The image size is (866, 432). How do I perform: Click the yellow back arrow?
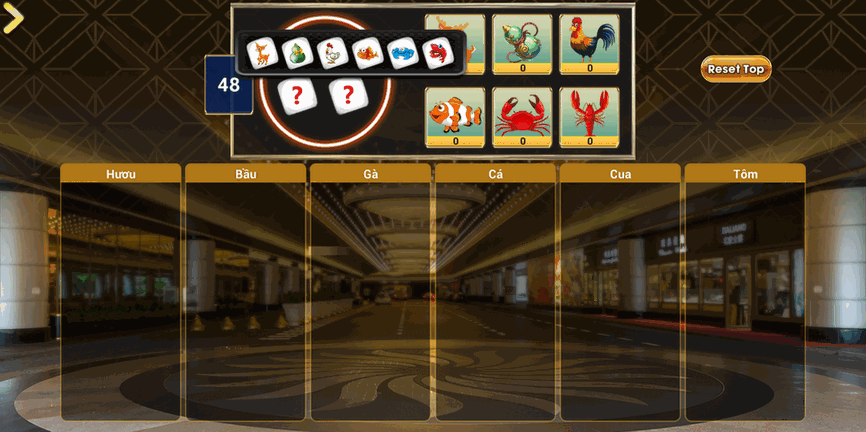tap(13, 18)
